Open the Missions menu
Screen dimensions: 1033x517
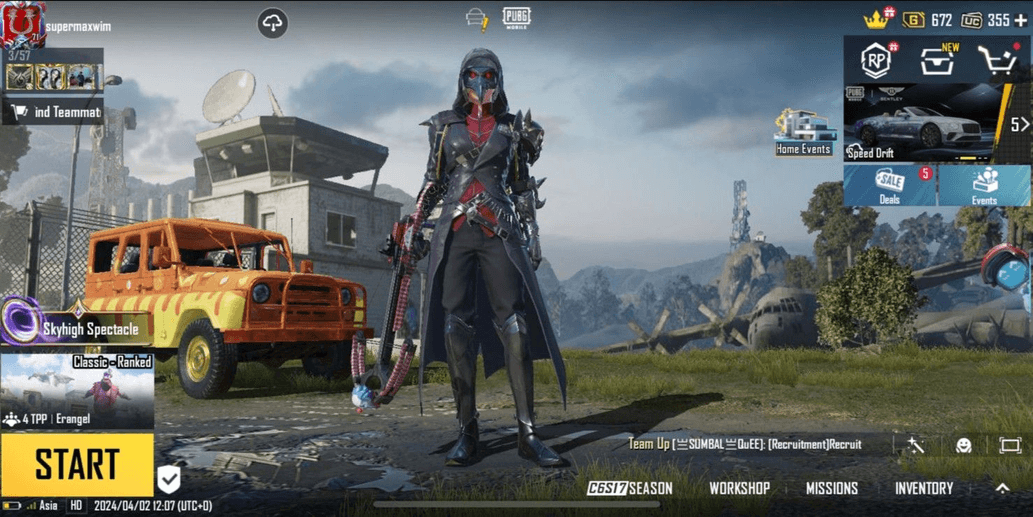pos(832,488)
